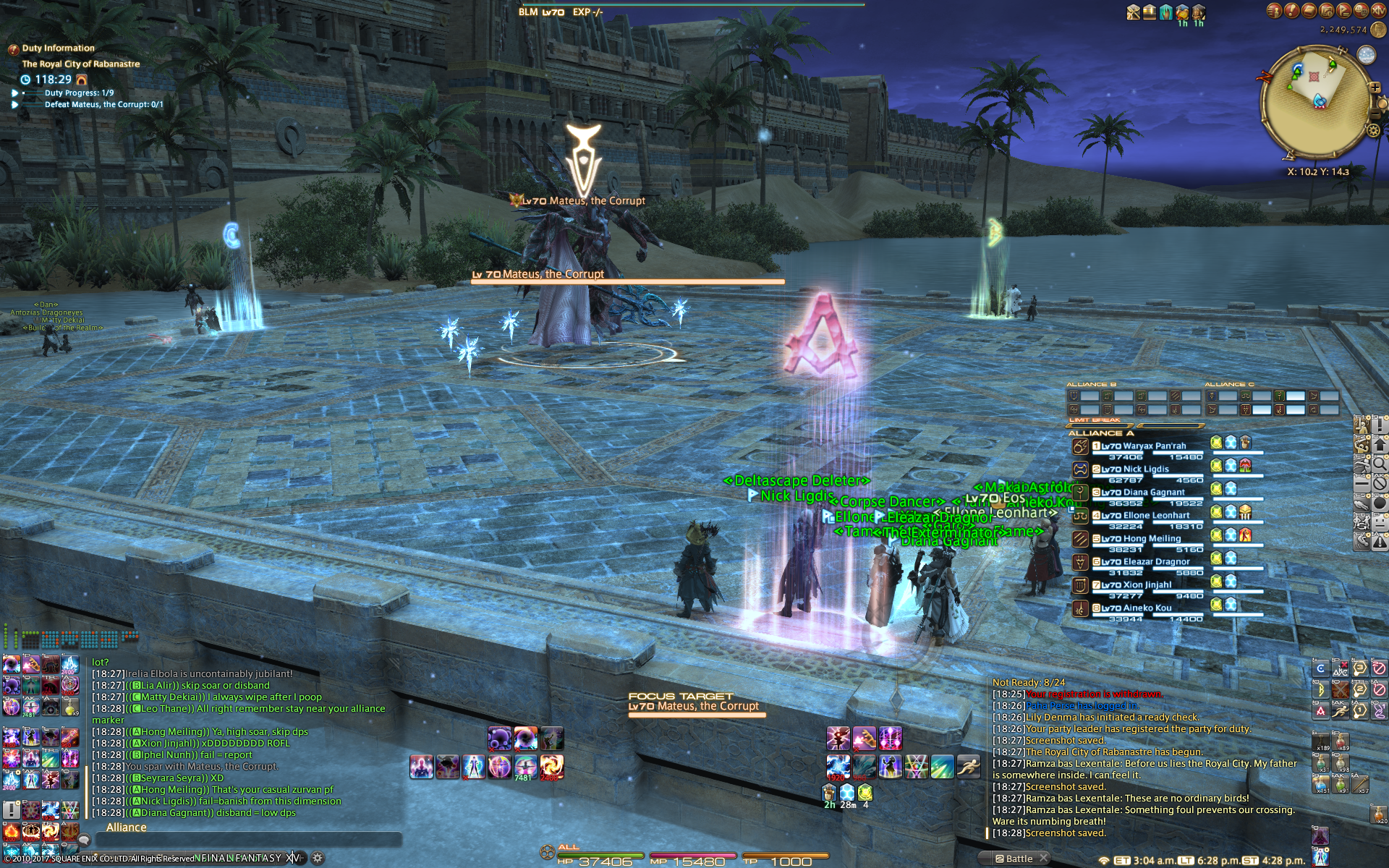1389x868 pixels.
Task: Open the Character menu icon
Action: coord(1275,10)
